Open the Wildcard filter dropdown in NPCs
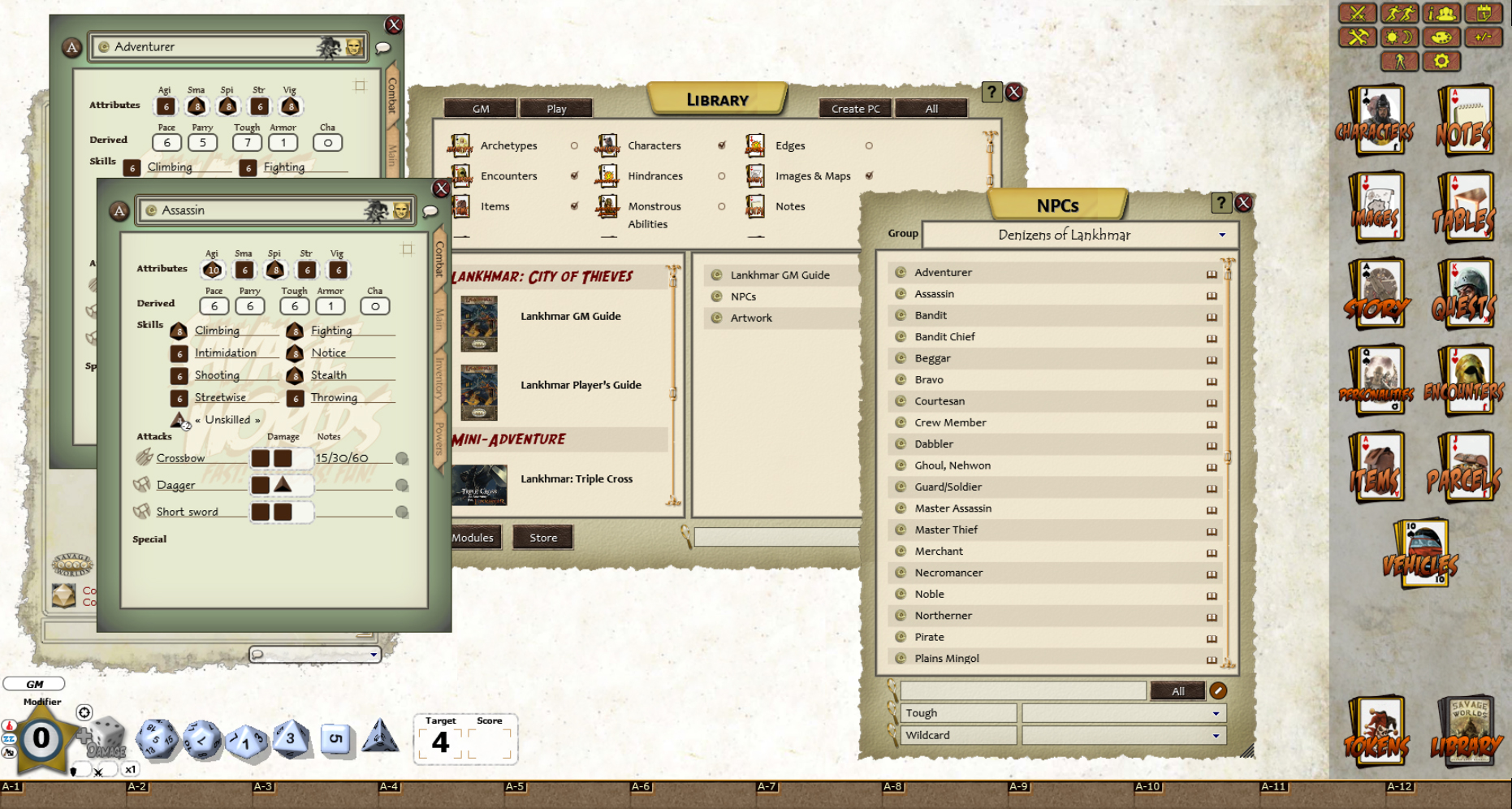 1216,735
